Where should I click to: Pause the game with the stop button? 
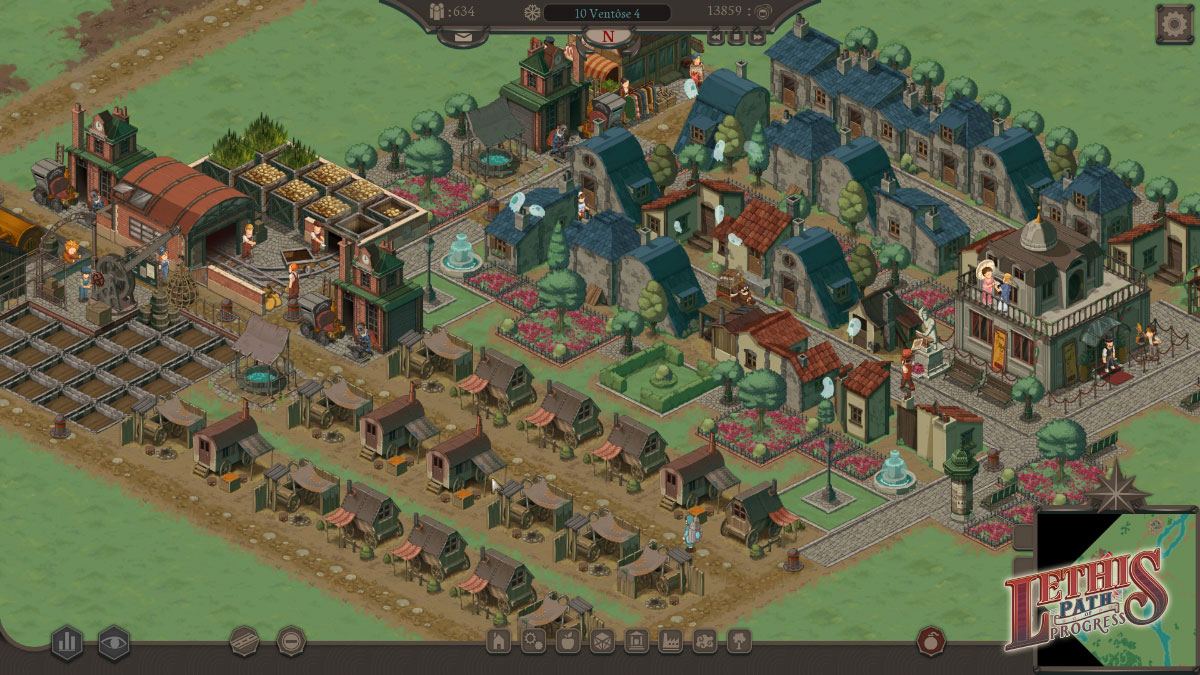[x=737, y=37]
